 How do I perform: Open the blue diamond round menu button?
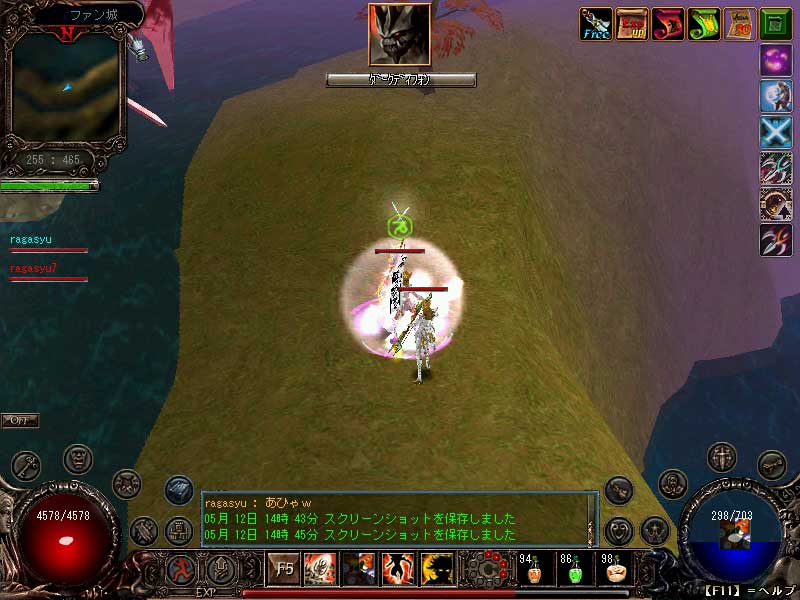[x=179, y=489]
